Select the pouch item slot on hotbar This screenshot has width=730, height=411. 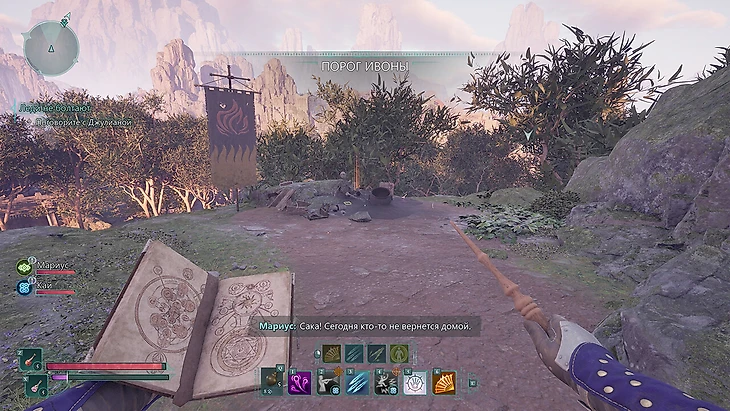(271, 381)
